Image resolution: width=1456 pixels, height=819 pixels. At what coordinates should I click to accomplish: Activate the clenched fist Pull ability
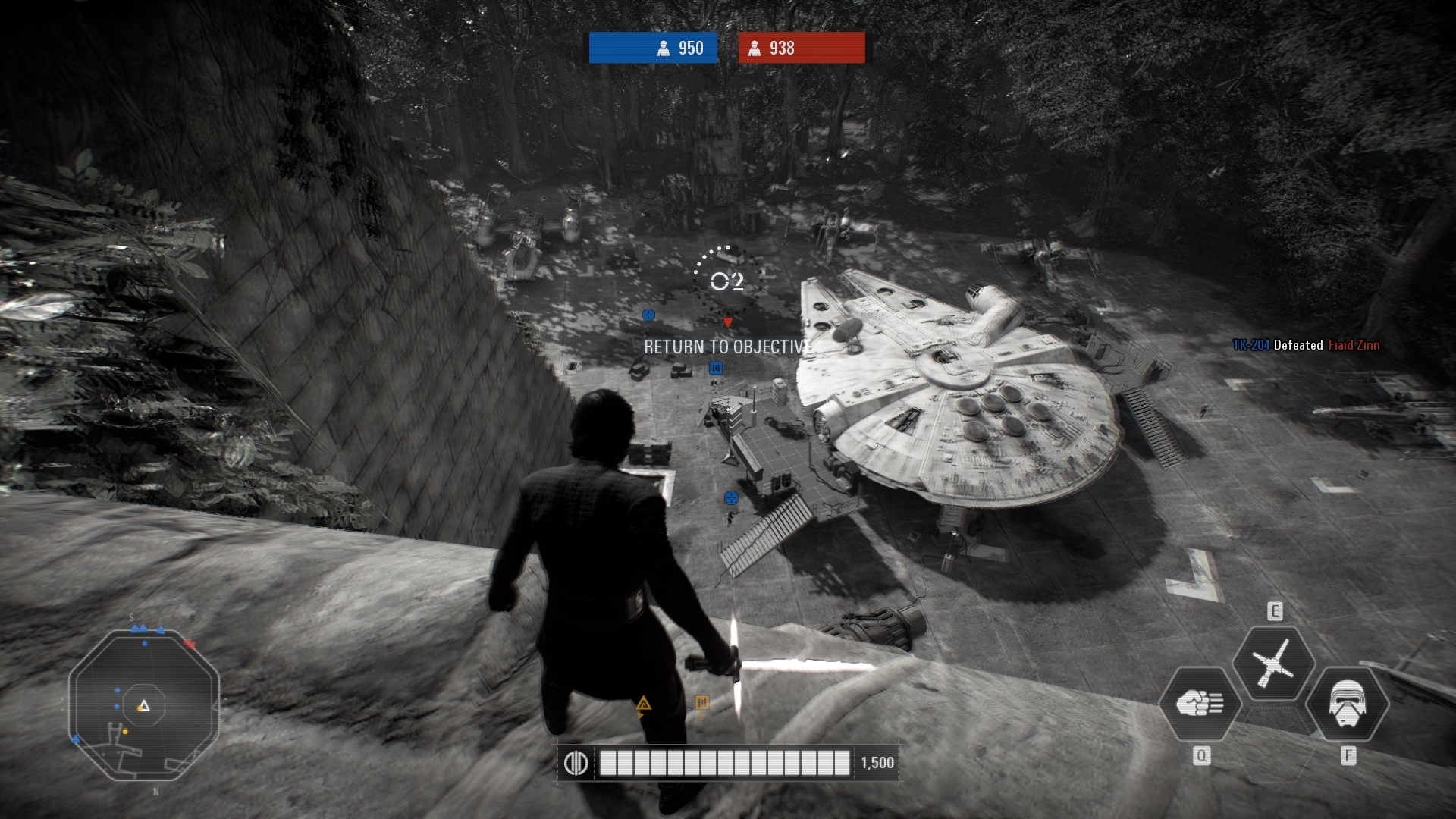tap(1200, 704)
